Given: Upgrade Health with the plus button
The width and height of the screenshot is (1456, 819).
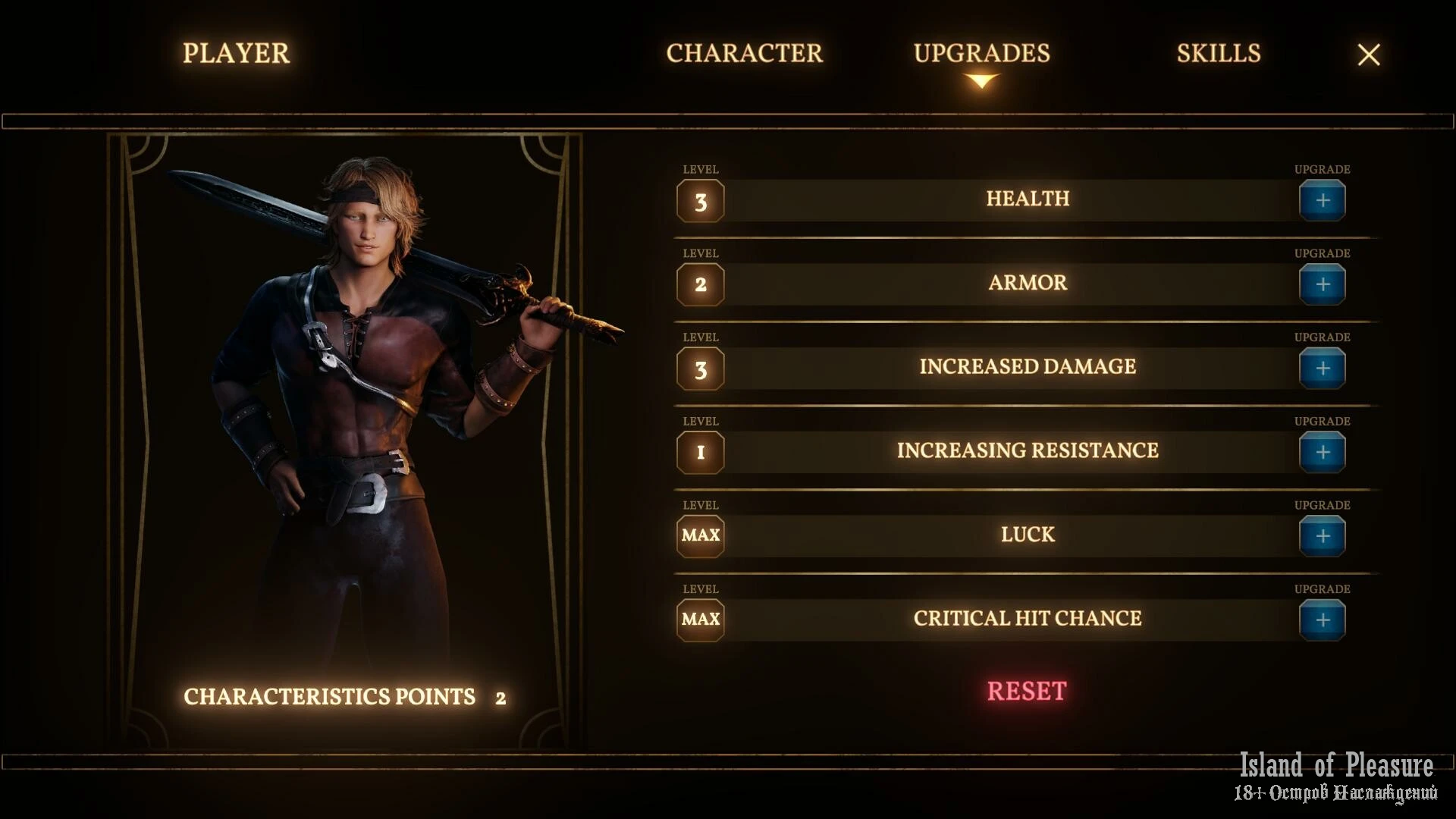Looking at the screenshot, I should (x=1322, y=201).
